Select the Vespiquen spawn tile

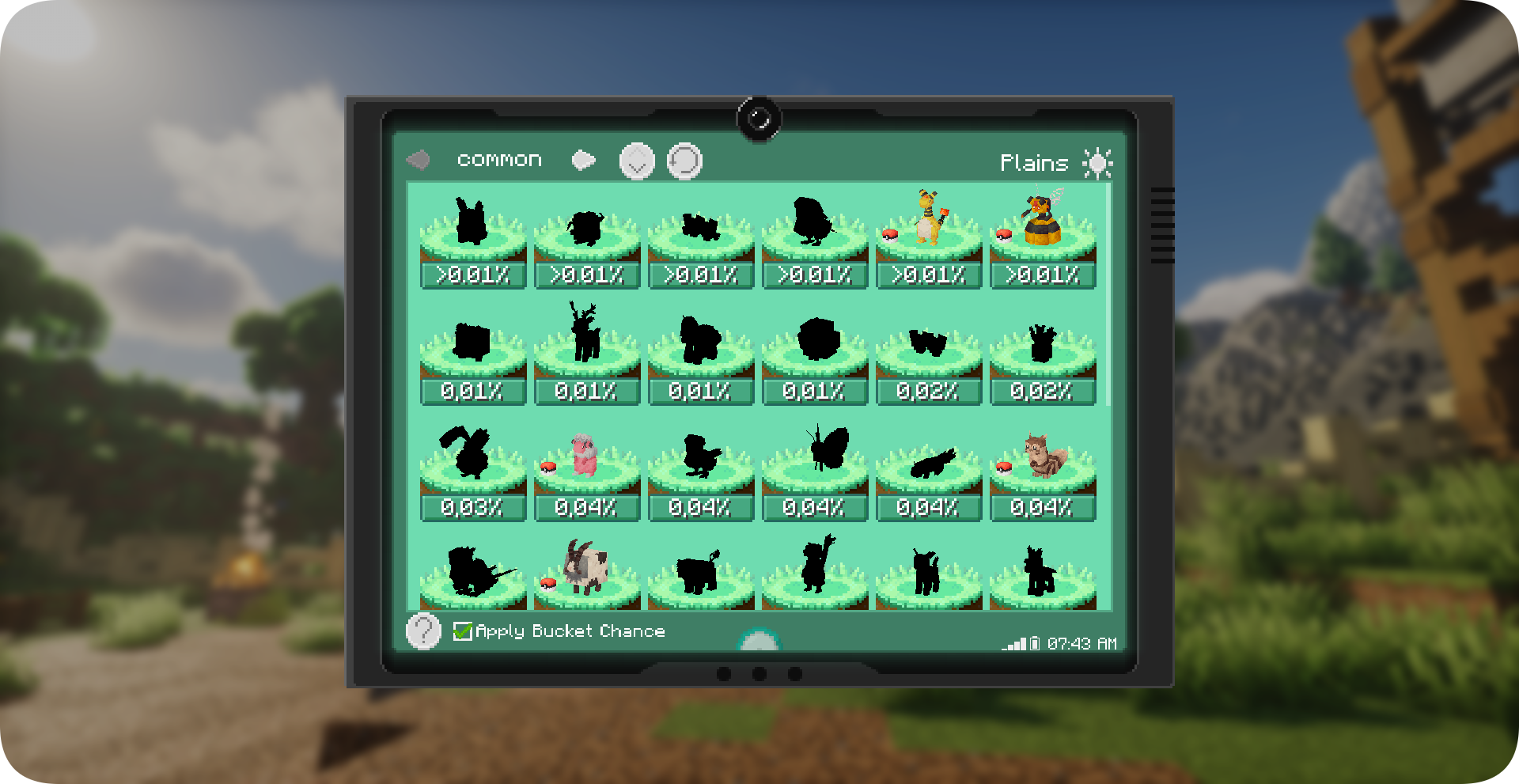pos(1042,237)
